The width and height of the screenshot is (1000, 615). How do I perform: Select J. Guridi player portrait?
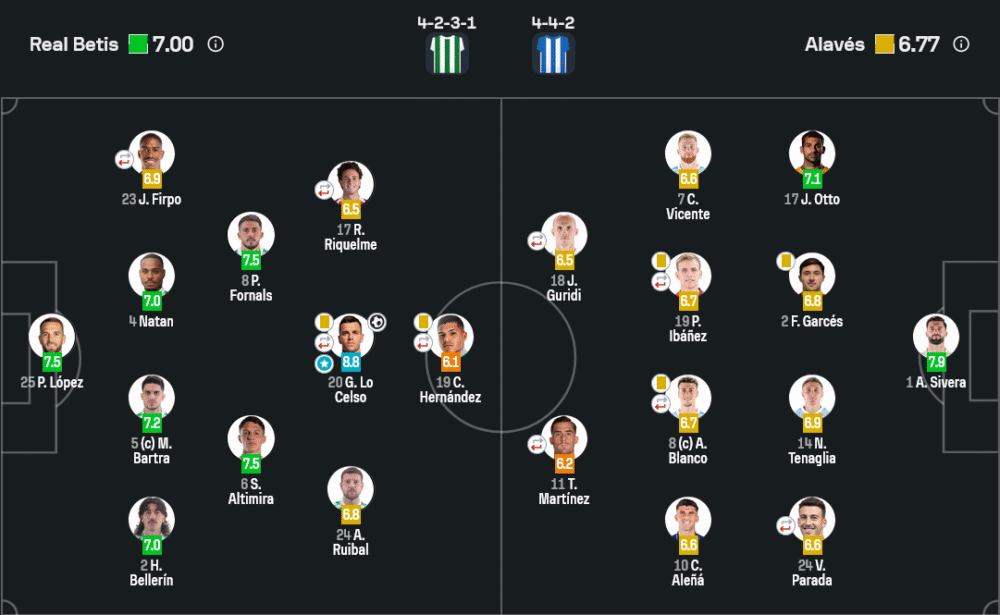click(x=565, y=235)
